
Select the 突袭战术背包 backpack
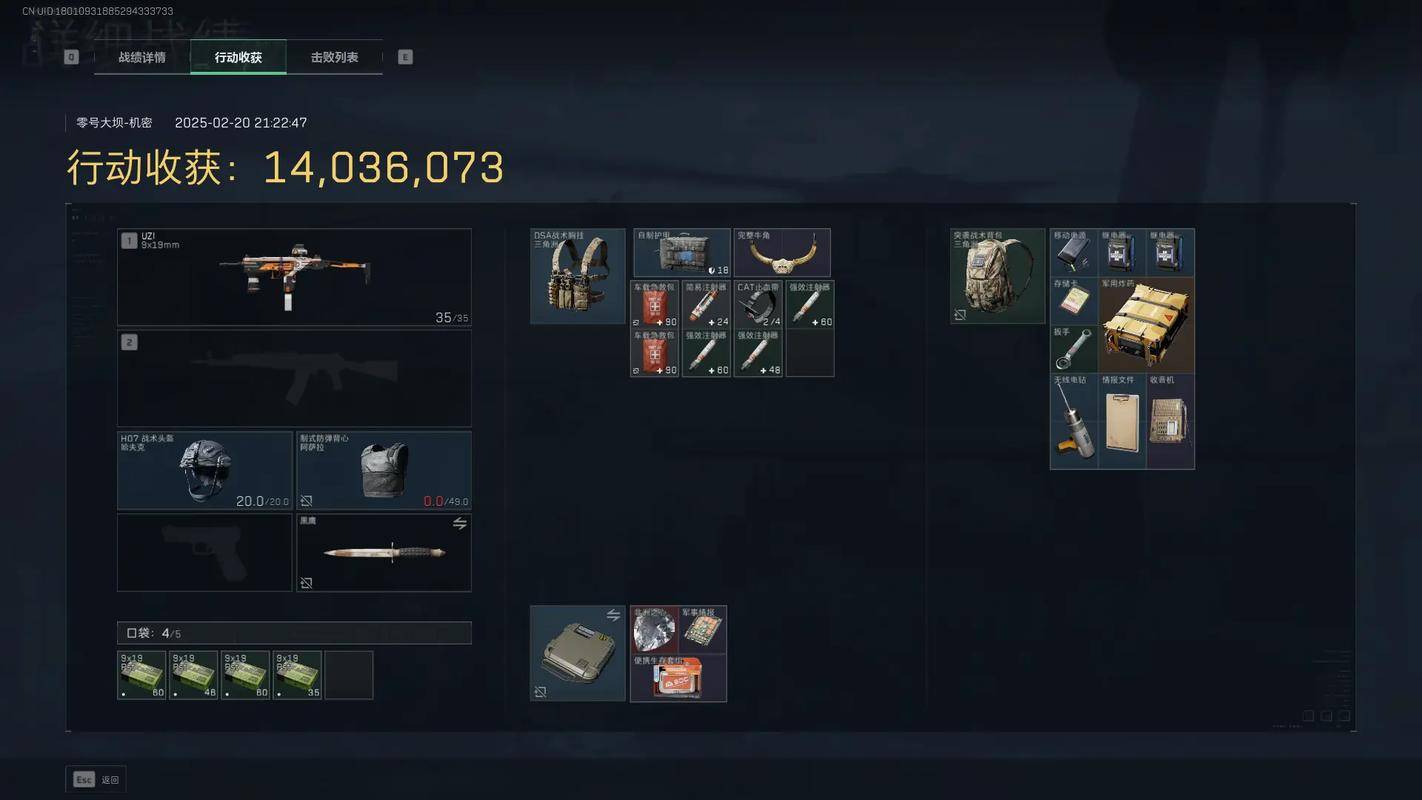998,276
